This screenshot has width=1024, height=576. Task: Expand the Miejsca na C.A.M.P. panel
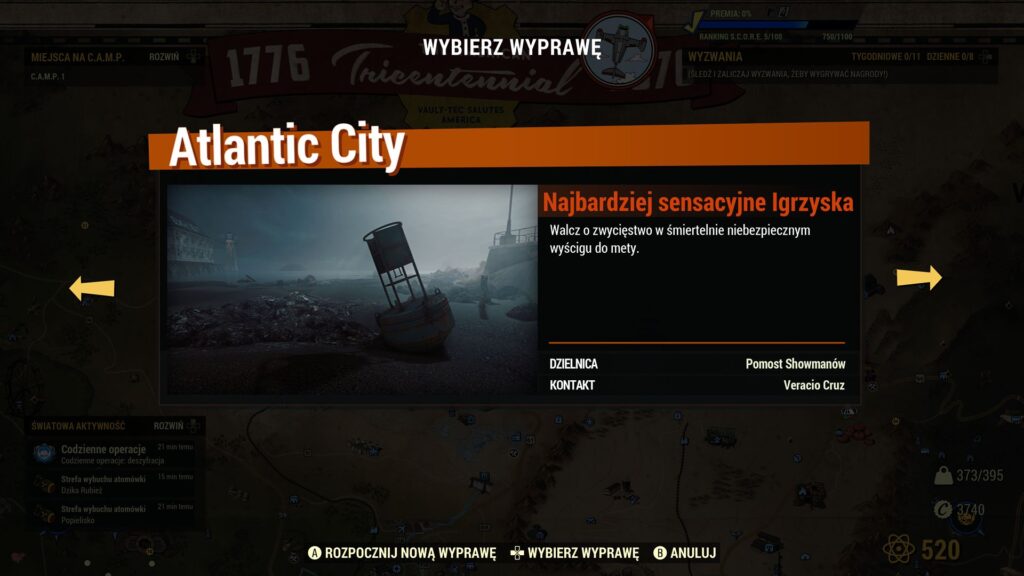[x=165, y=57]
